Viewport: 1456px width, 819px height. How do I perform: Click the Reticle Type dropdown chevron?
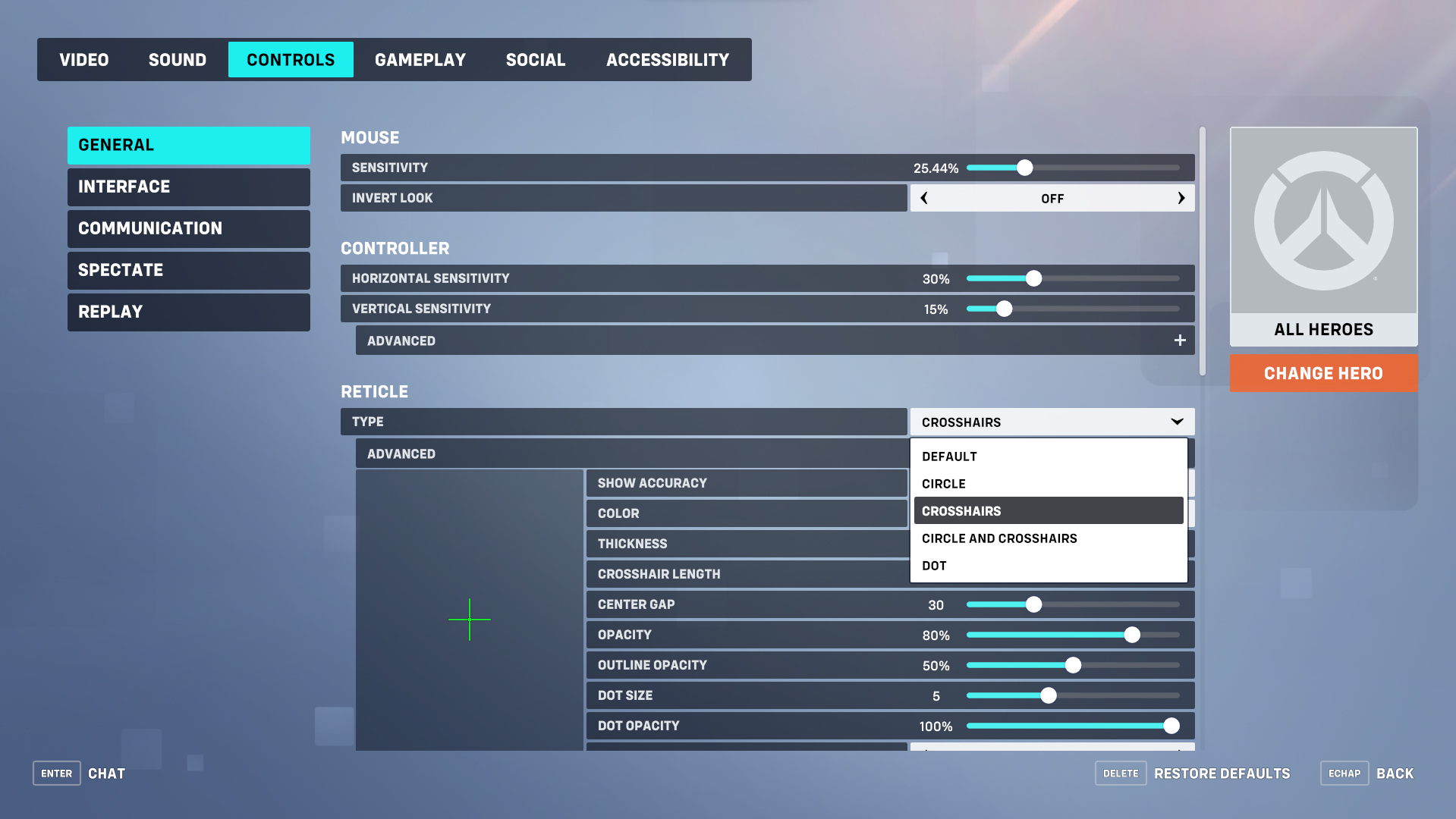click(x=1176, y=422)
